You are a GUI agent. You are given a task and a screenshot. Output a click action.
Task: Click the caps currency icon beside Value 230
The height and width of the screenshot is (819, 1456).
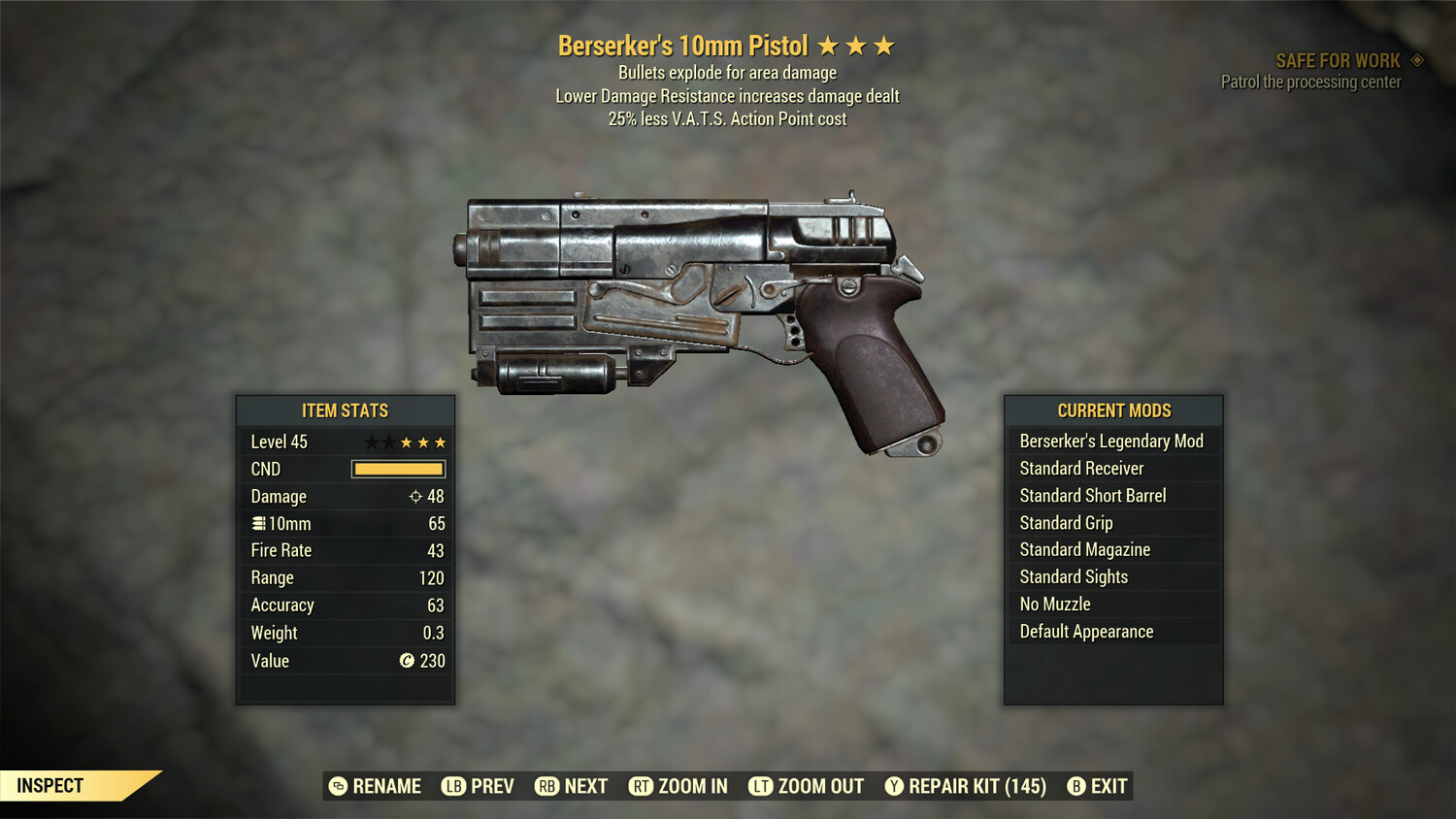[x=407, y=662]
